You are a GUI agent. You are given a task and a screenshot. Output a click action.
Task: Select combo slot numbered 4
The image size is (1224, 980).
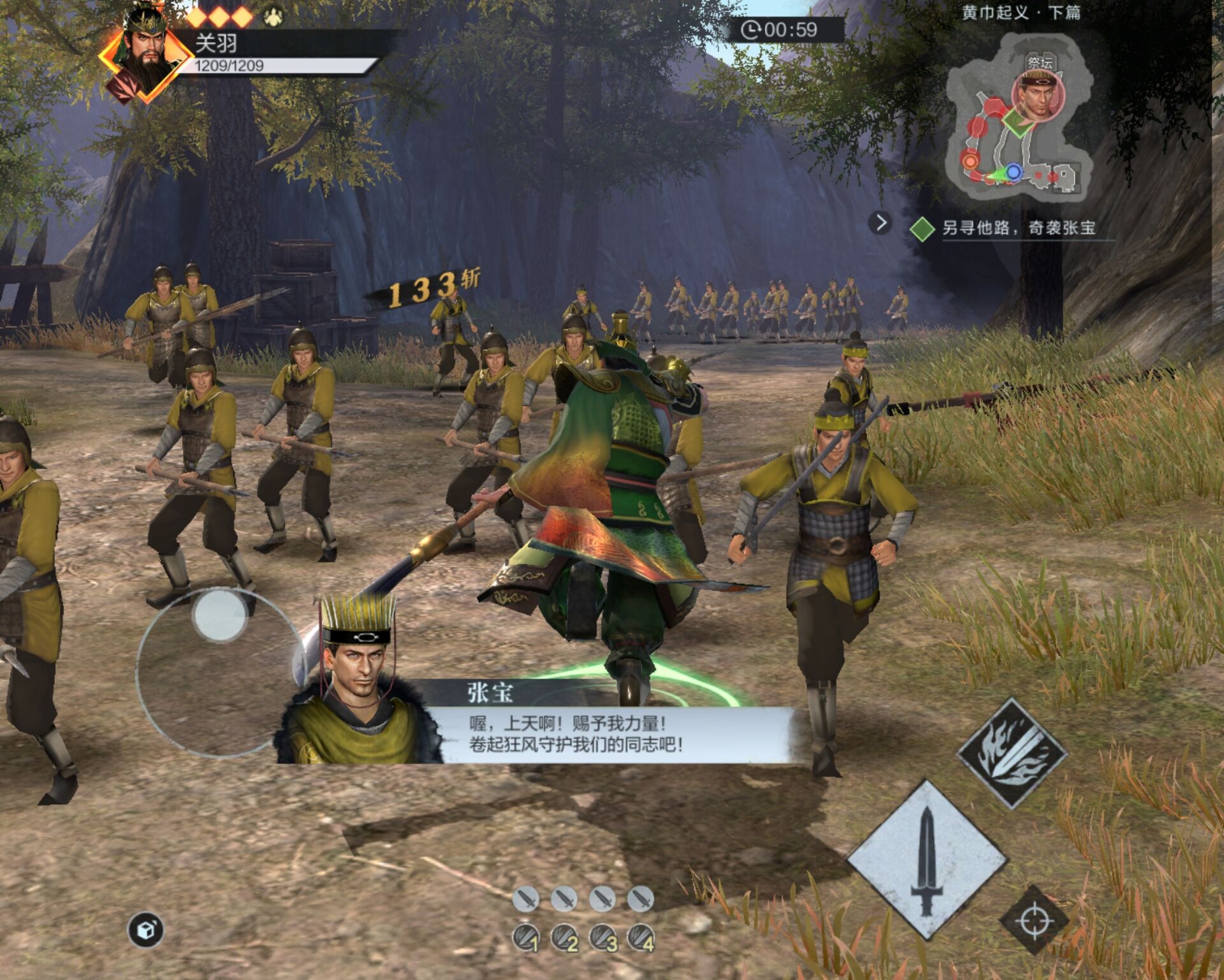tap(641, 938)
